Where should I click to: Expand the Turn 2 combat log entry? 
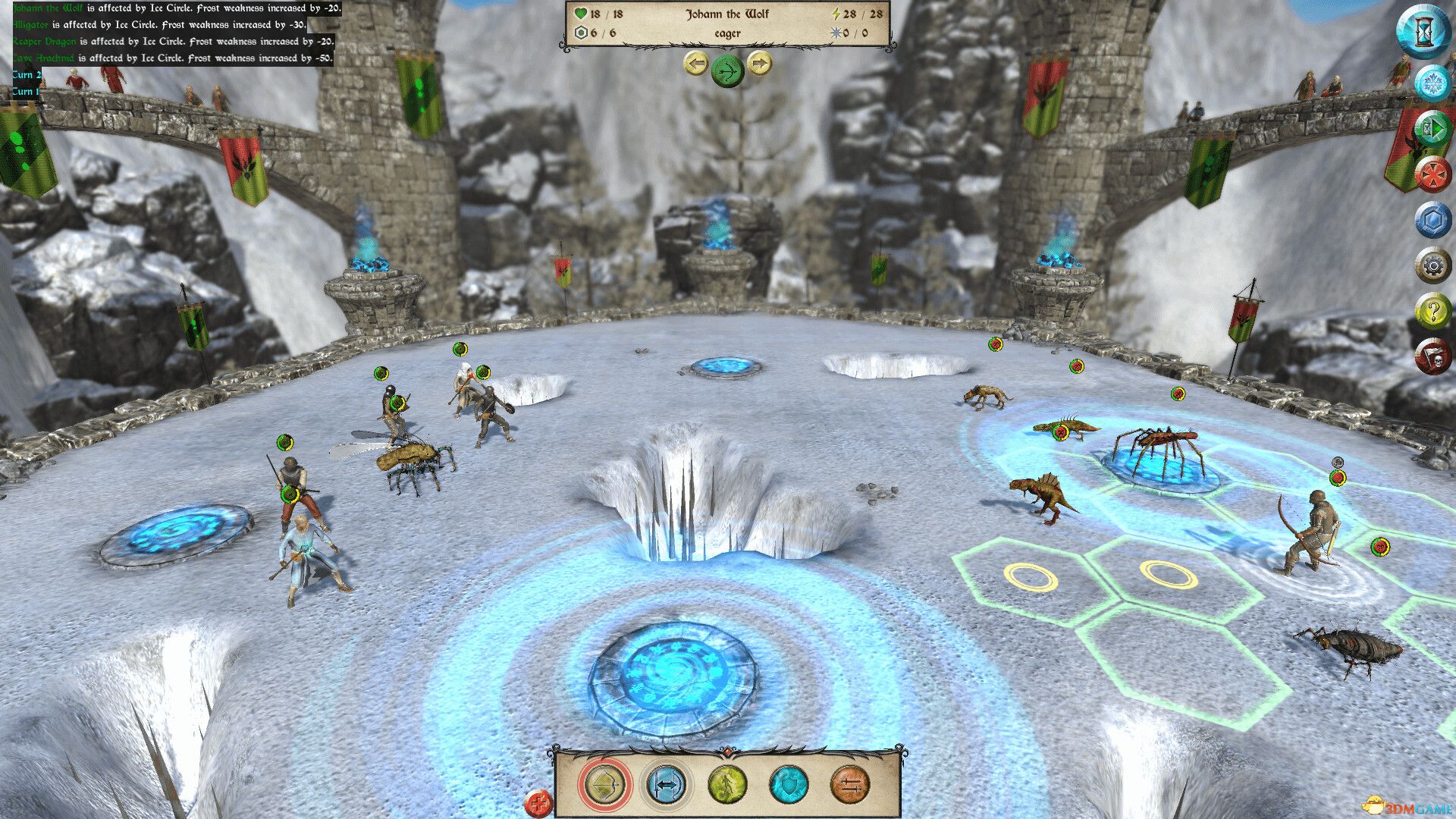point(25,74)
